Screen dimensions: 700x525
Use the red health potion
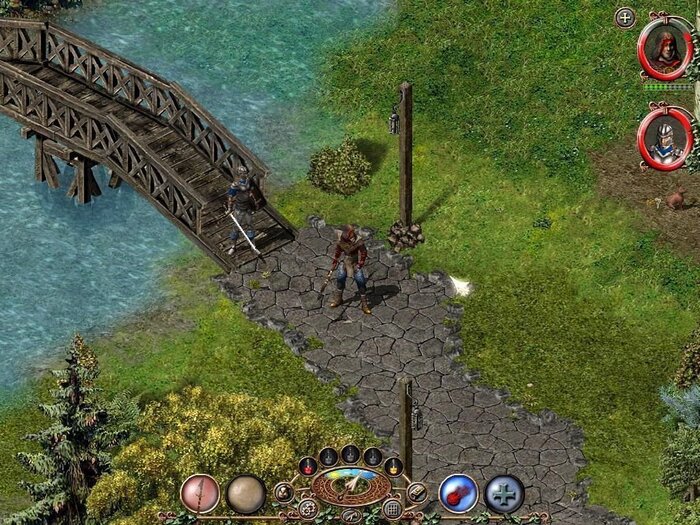[x=308, y=465]
